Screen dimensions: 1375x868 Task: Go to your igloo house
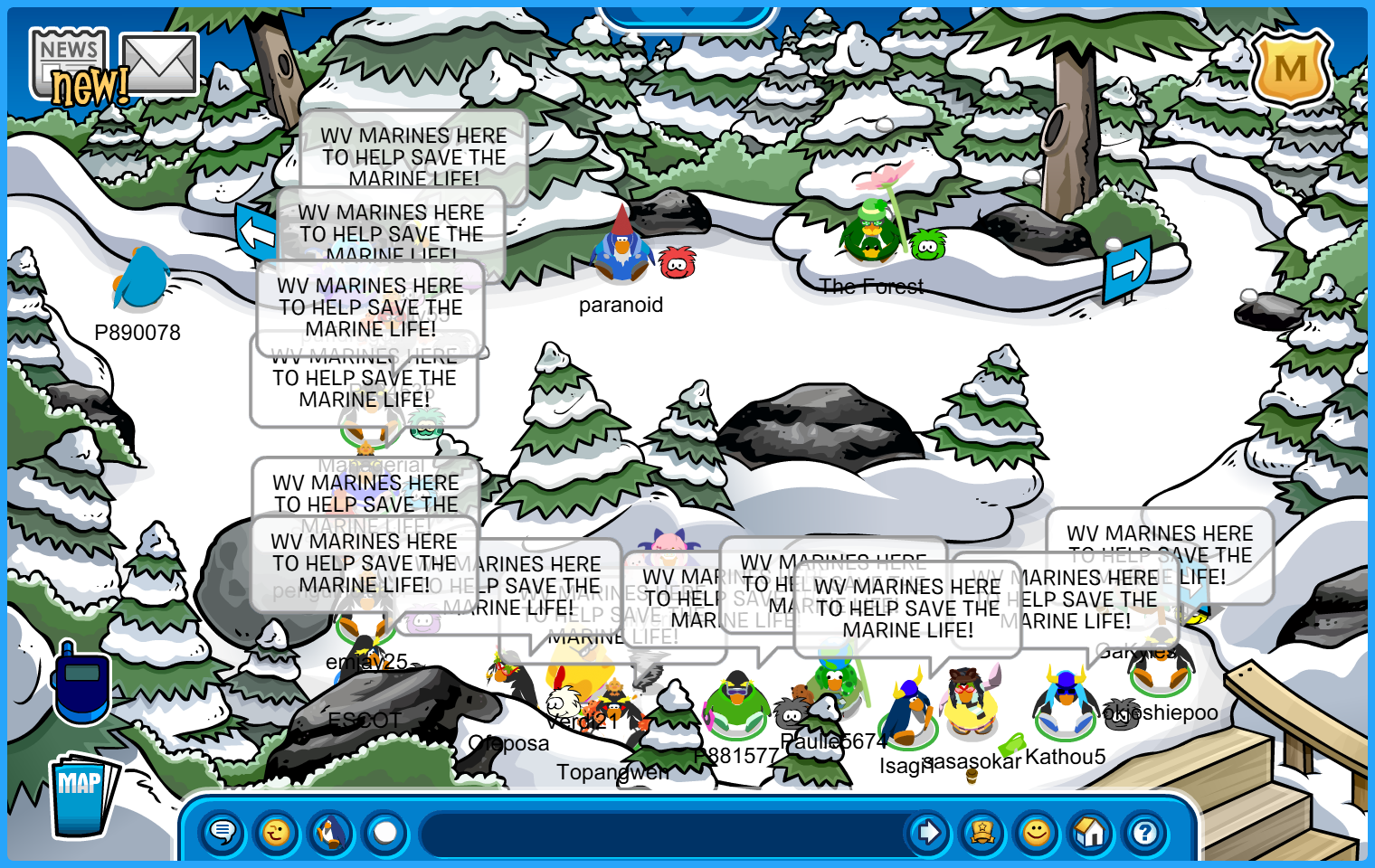pos(1091,832)
